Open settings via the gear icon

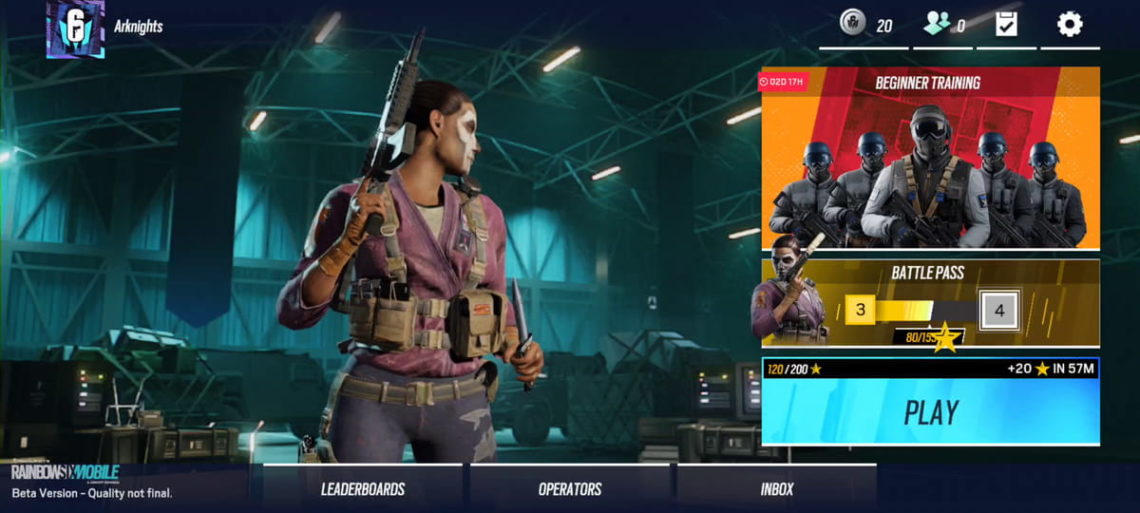(x=1069, y=24)
